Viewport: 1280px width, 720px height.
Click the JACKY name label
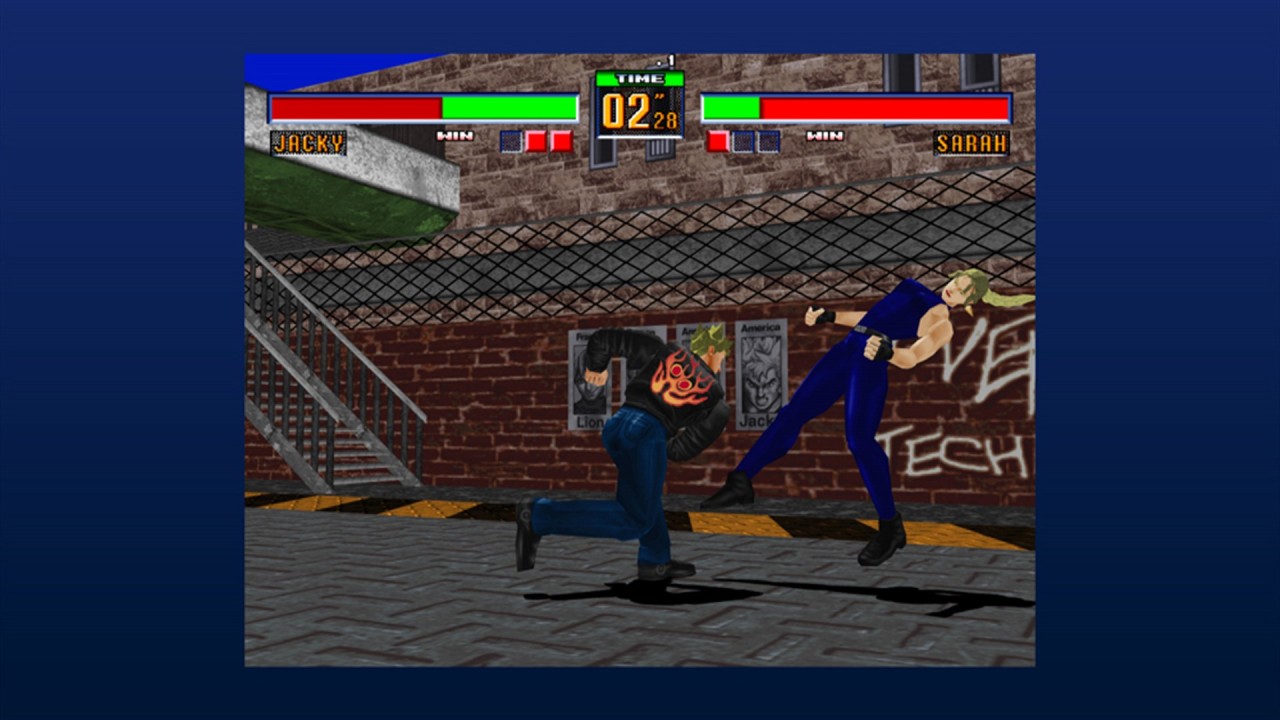308,144
